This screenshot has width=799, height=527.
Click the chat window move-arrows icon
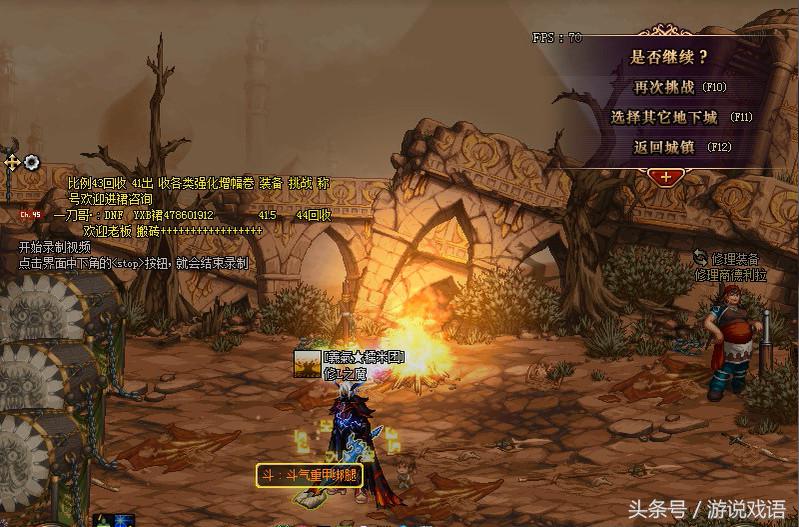12,162
